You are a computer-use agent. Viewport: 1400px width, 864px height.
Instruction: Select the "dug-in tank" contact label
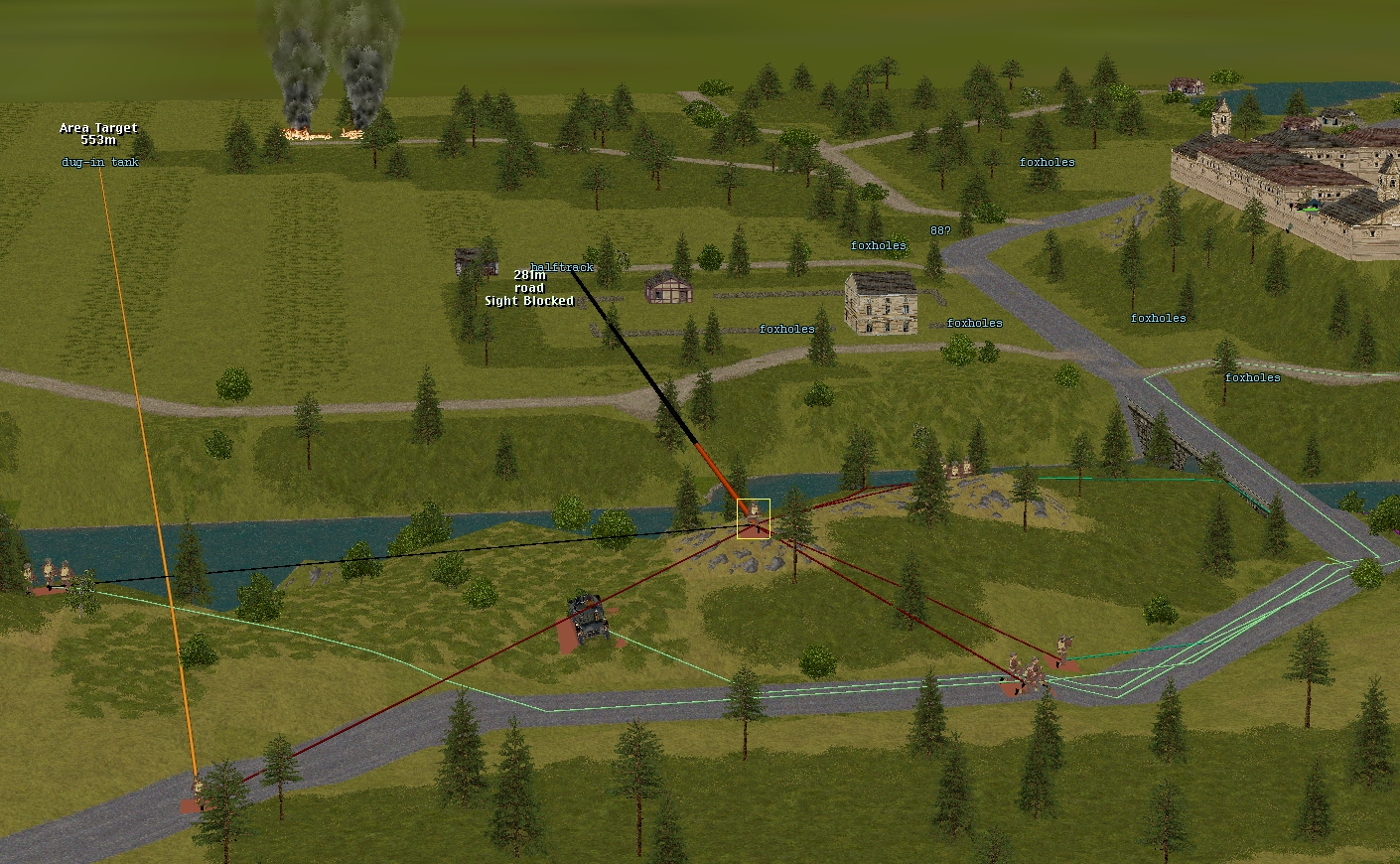click(x=99, y=162)
